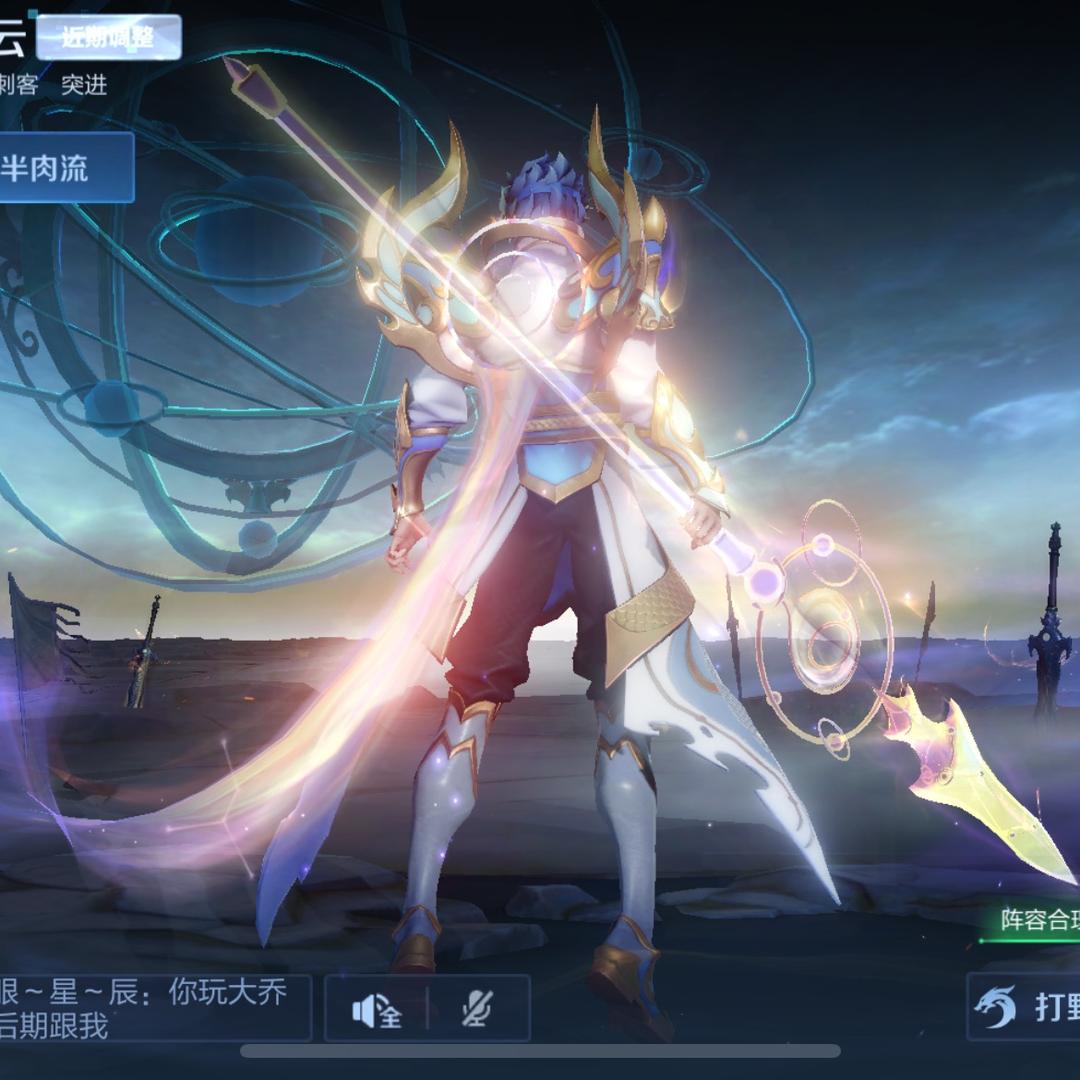This screenshot has height=1080, width=1080.
Task: Choose the 打野 jungle role button
Action: 1026,1007
